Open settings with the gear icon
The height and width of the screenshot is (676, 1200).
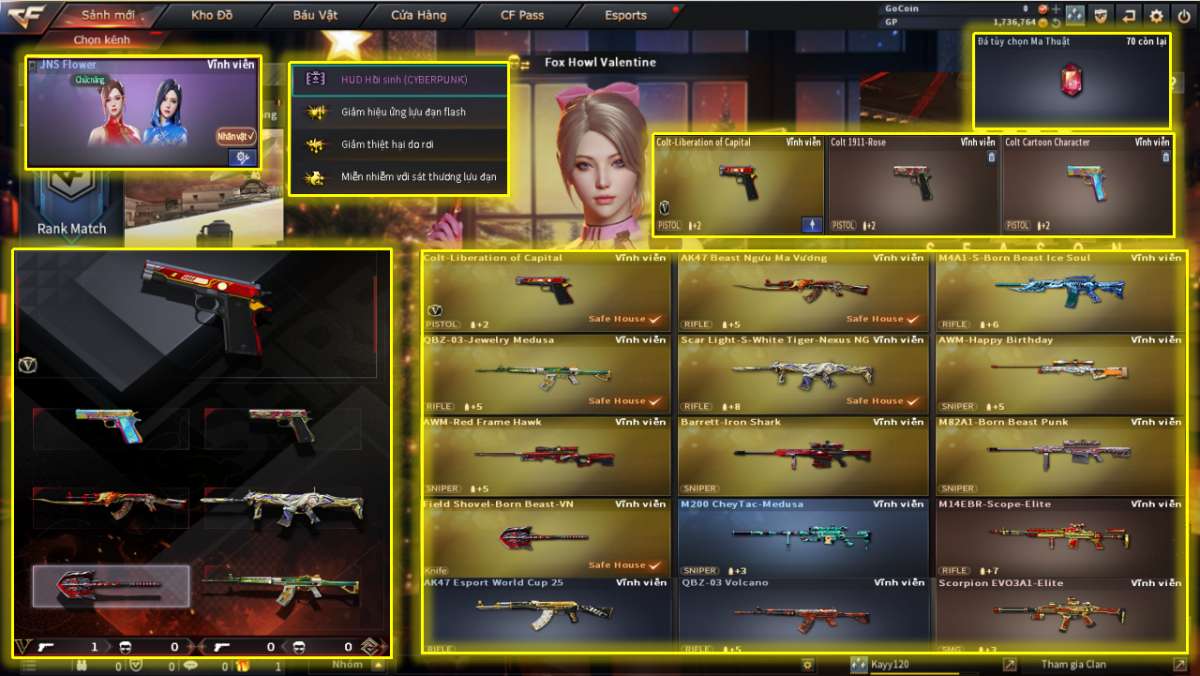pyautogui.click(x=1156, y=15)
